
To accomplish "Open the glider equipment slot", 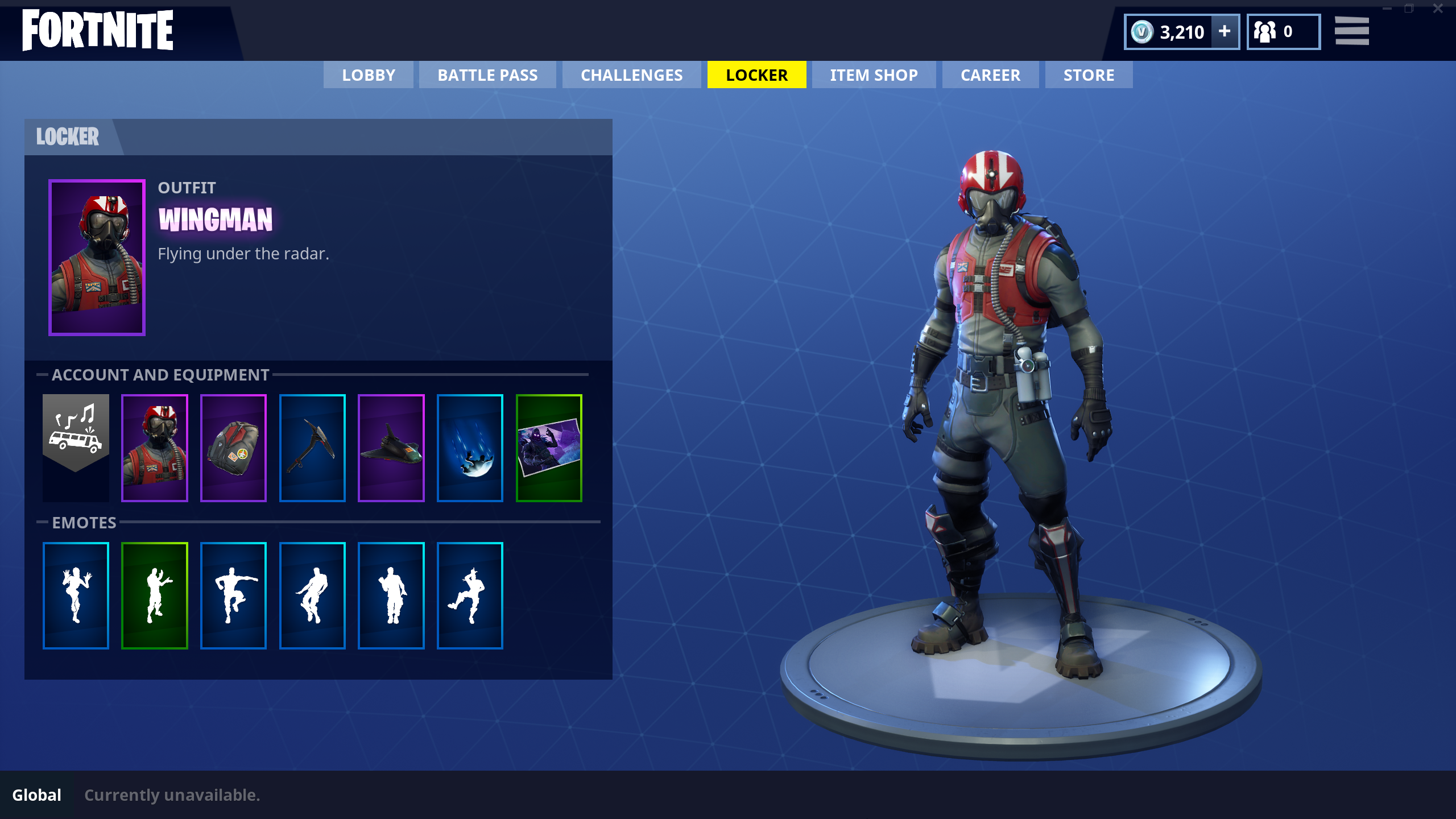I will pos(390,446).
